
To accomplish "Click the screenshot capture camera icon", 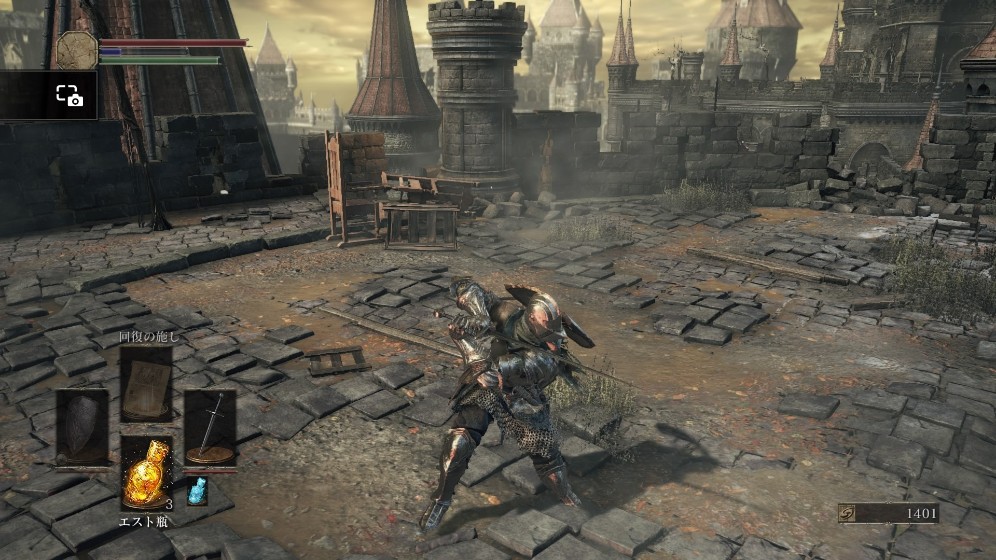I will (x=68, y=95).
